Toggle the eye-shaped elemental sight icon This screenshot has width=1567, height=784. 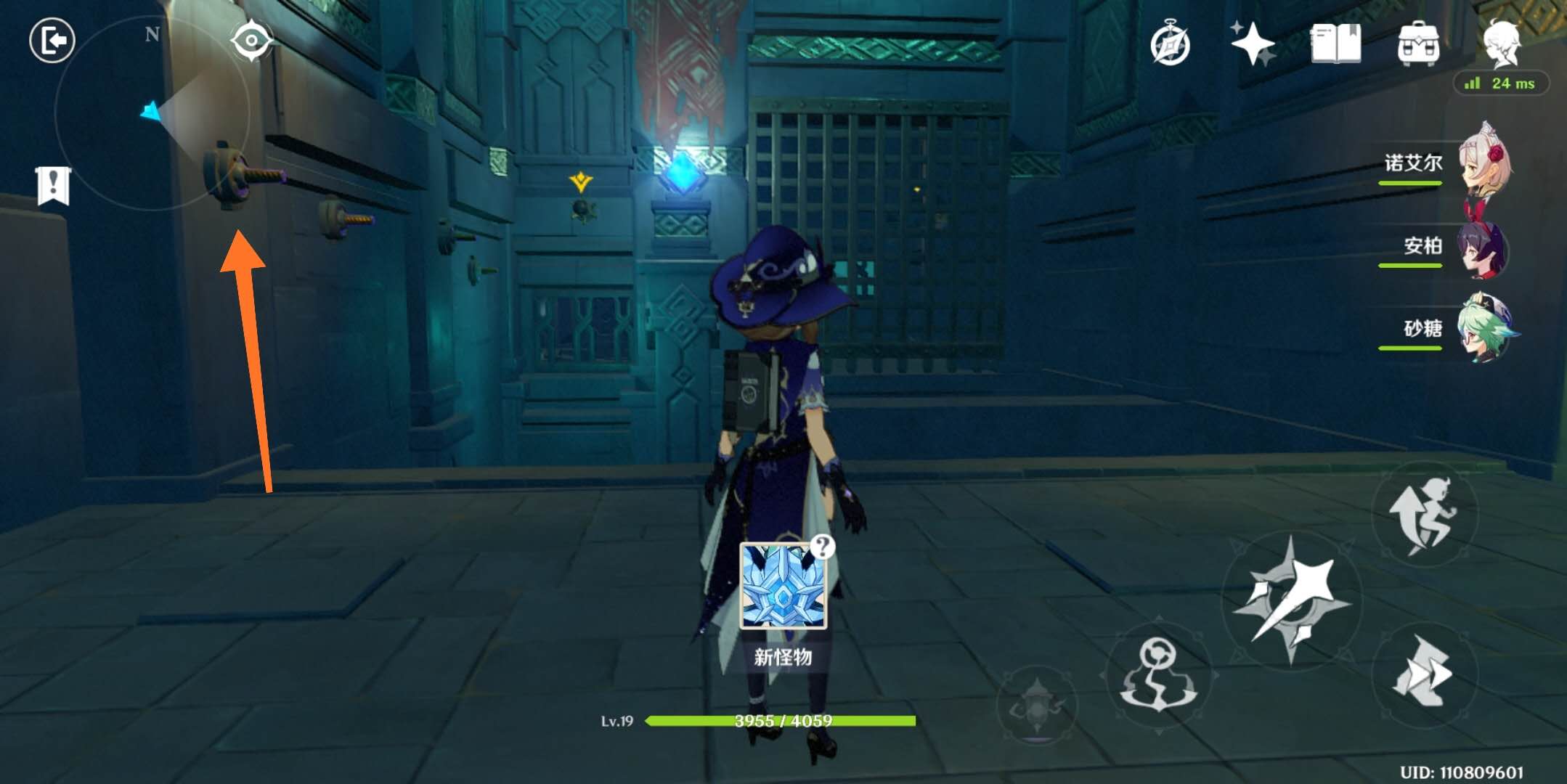coord(251,40)
